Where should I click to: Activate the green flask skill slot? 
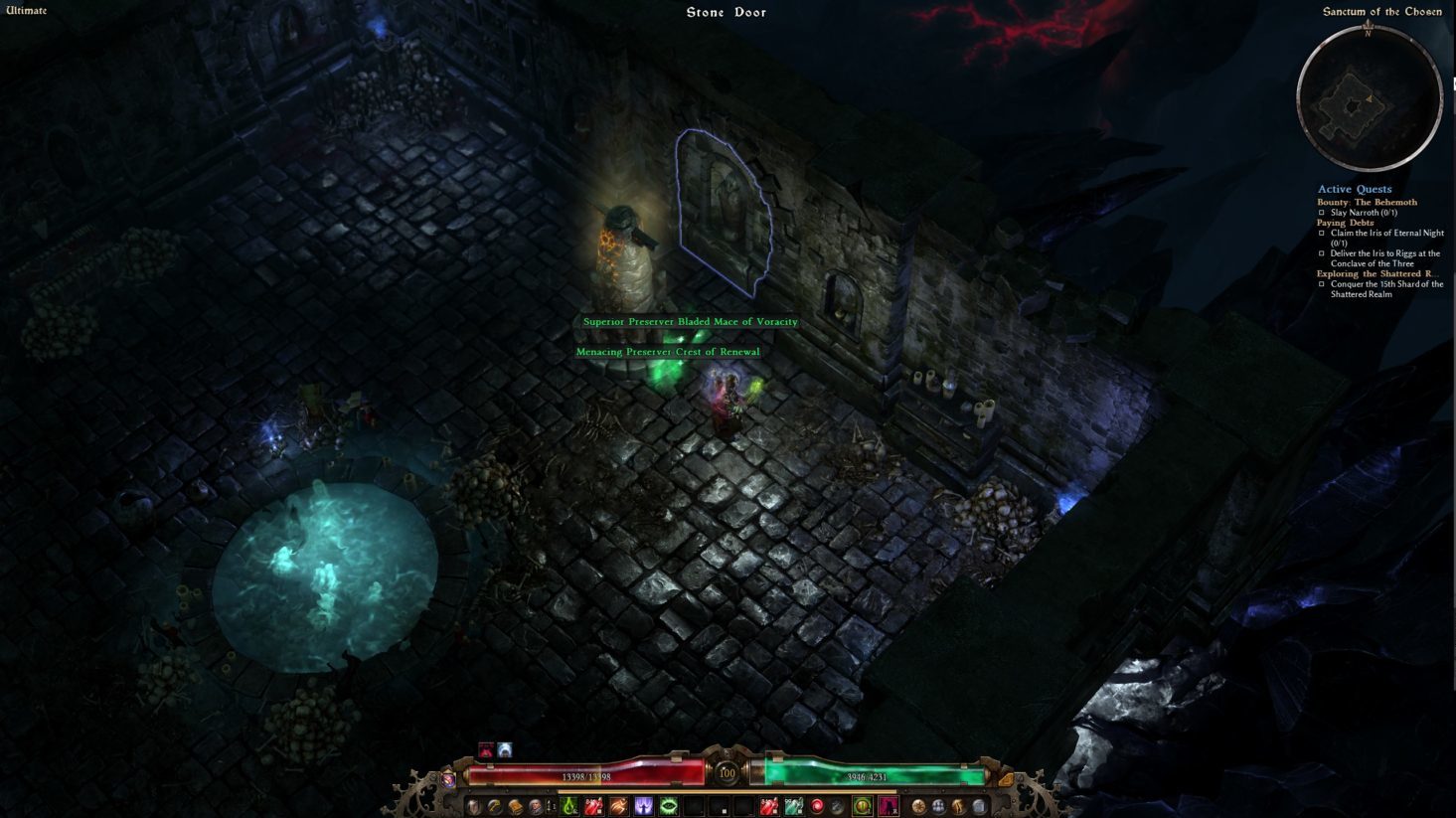[568, 806]
